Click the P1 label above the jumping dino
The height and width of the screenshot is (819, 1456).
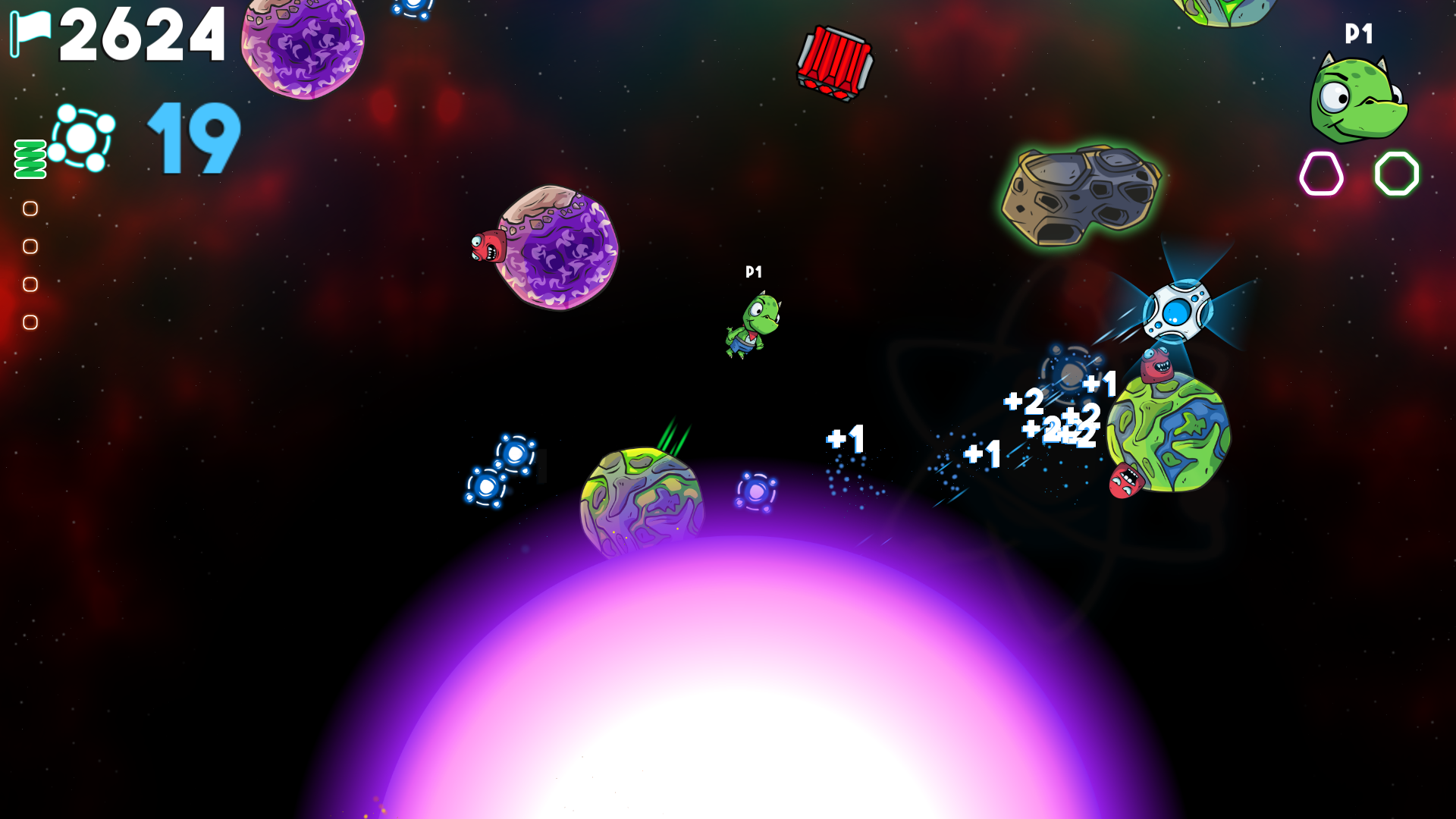point(753,271)
